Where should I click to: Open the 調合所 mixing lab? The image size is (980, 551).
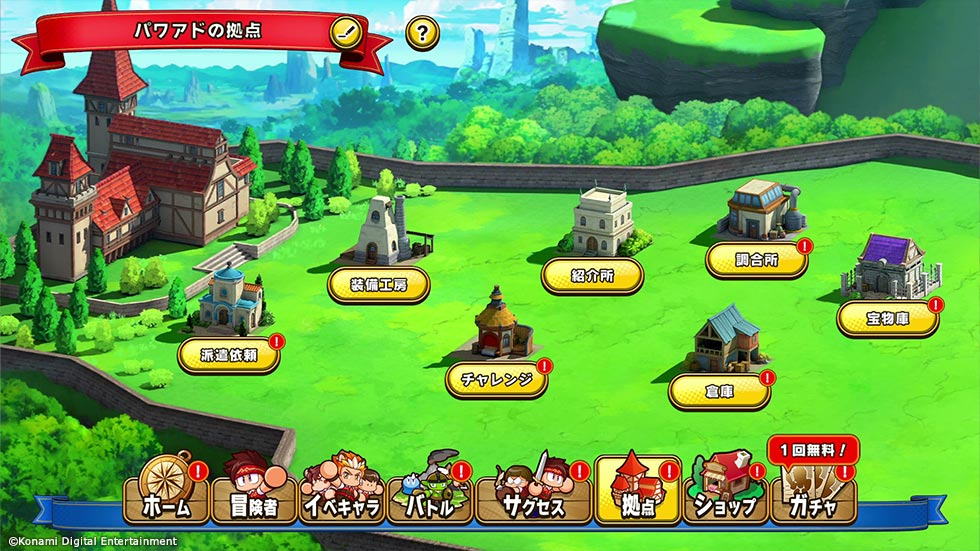(756, 260)
